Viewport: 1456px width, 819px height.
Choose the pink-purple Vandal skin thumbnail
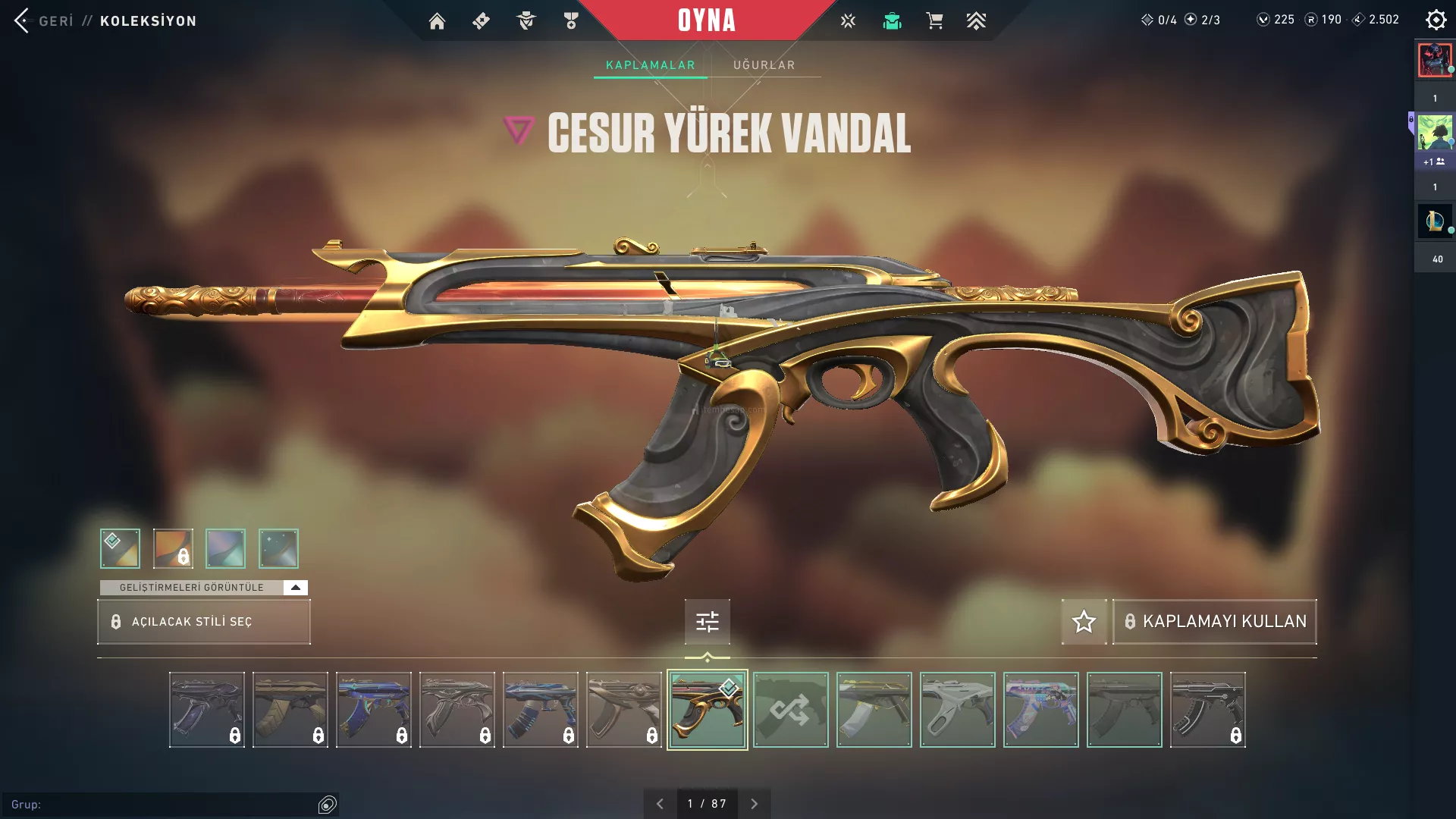click(x=1040, y=710)
